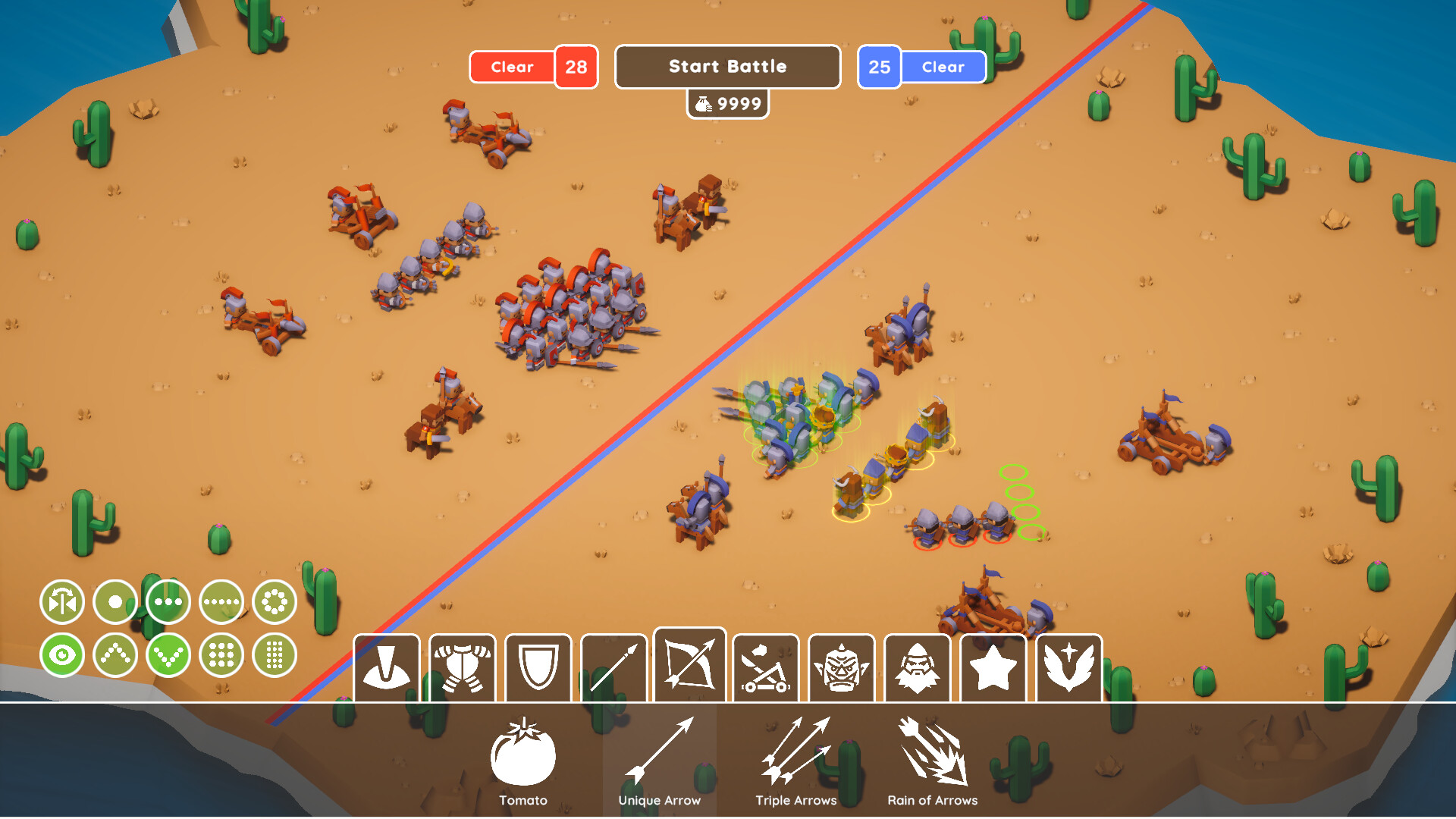This screenshot has height=819, width=1456.
Task: Select the orc unit icon
Action: pos(841,667)
